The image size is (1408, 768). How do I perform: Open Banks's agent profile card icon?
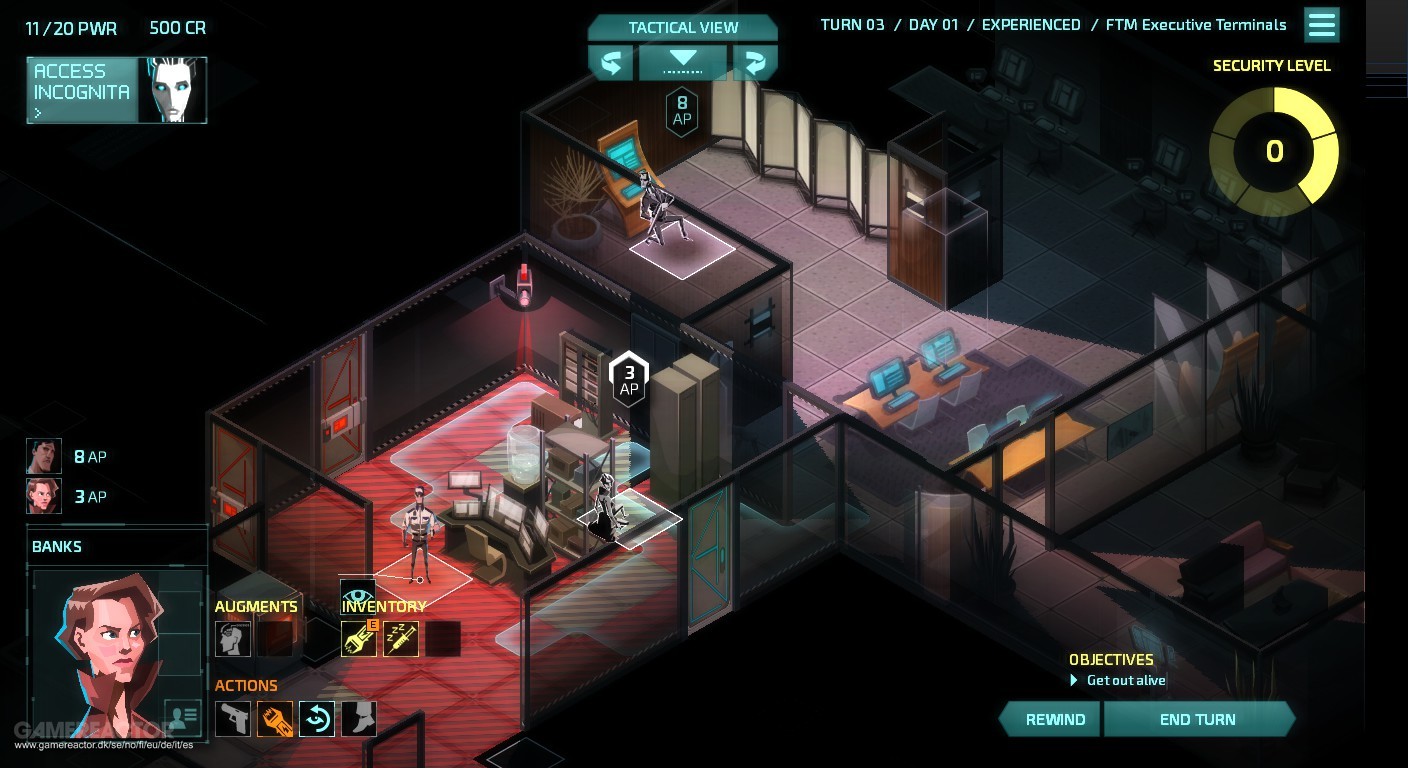click(x=182, y=717)
